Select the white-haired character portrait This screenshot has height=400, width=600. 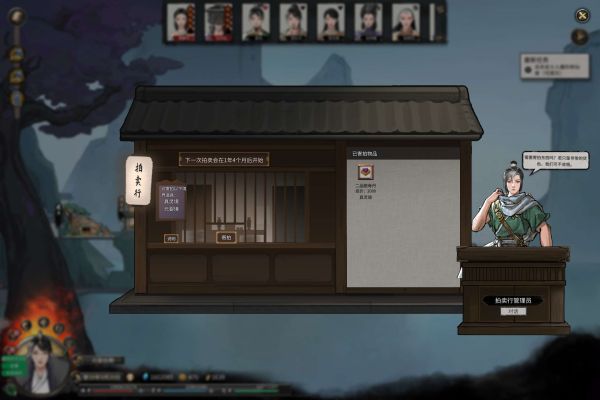[x=405, y=21]
